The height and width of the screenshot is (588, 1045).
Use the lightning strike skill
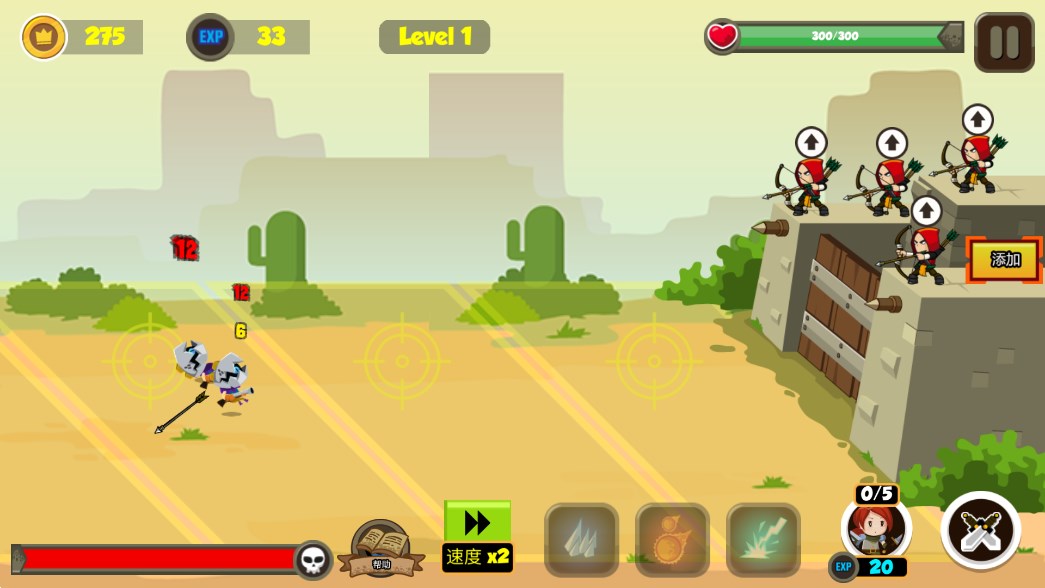coord(763,540)
